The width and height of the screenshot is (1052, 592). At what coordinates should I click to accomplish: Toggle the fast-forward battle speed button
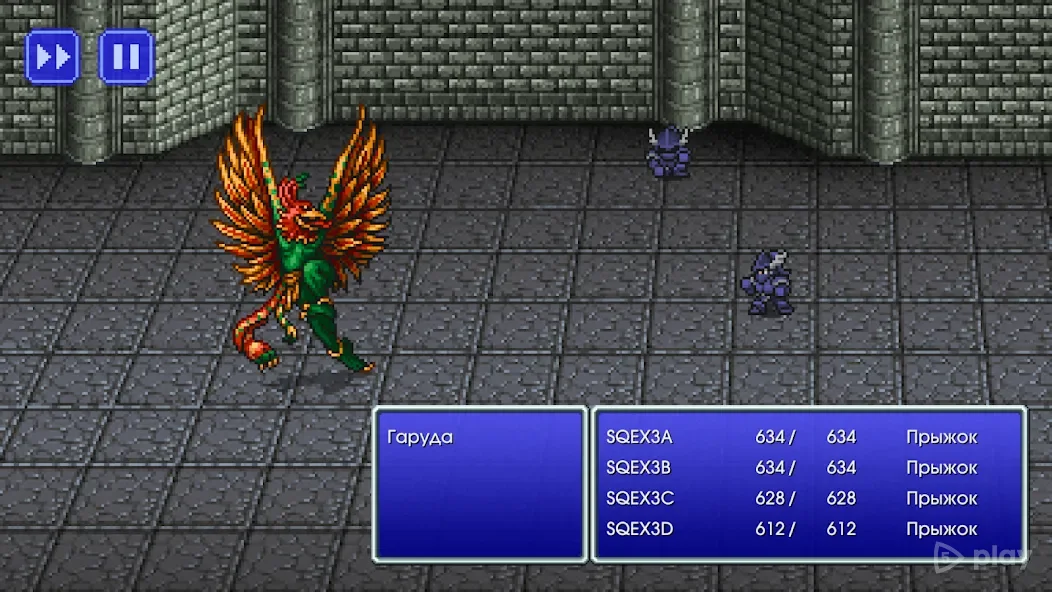[52, 56]
